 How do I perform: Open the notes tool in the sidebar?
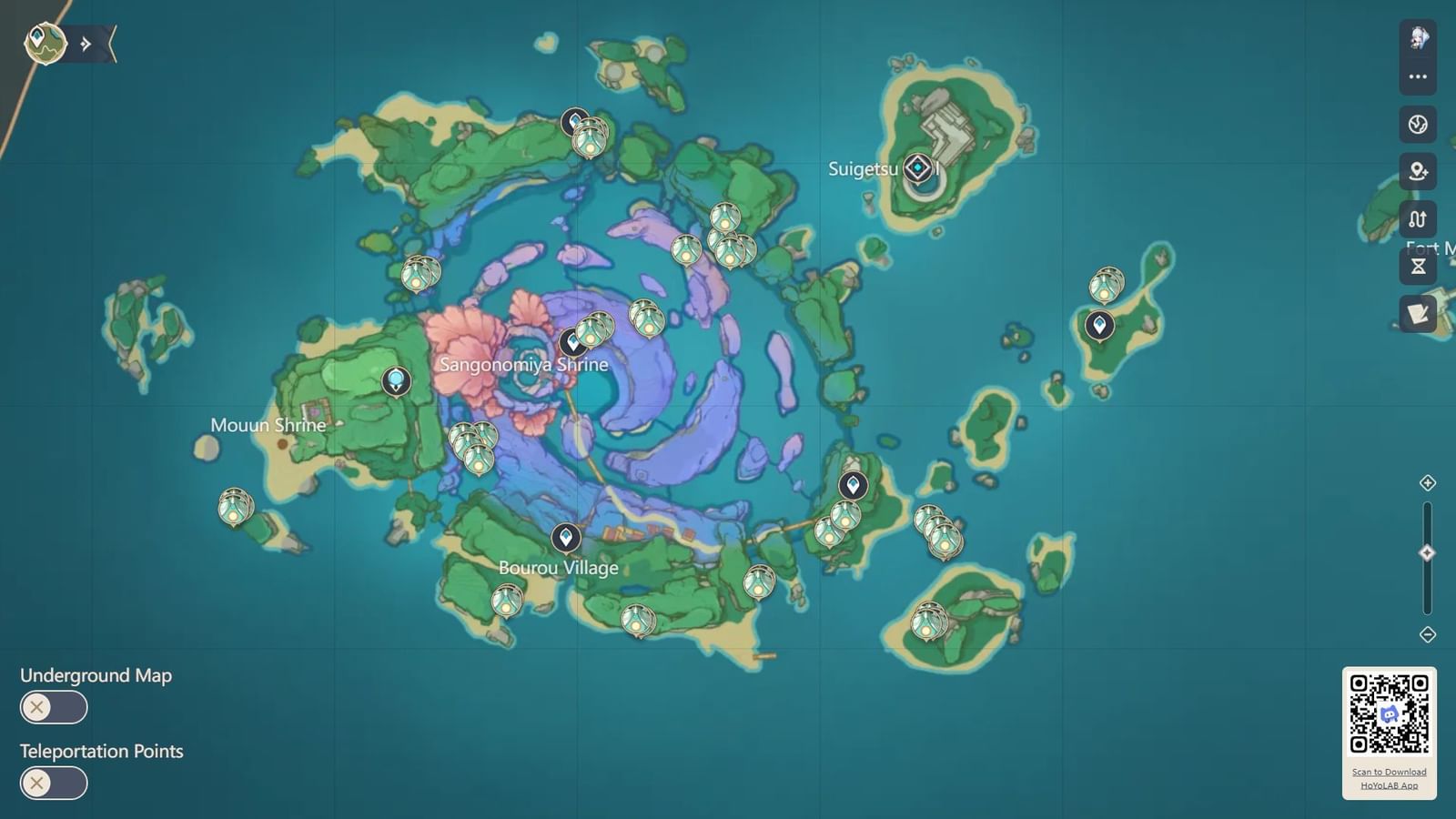[x=1417, y=314]
